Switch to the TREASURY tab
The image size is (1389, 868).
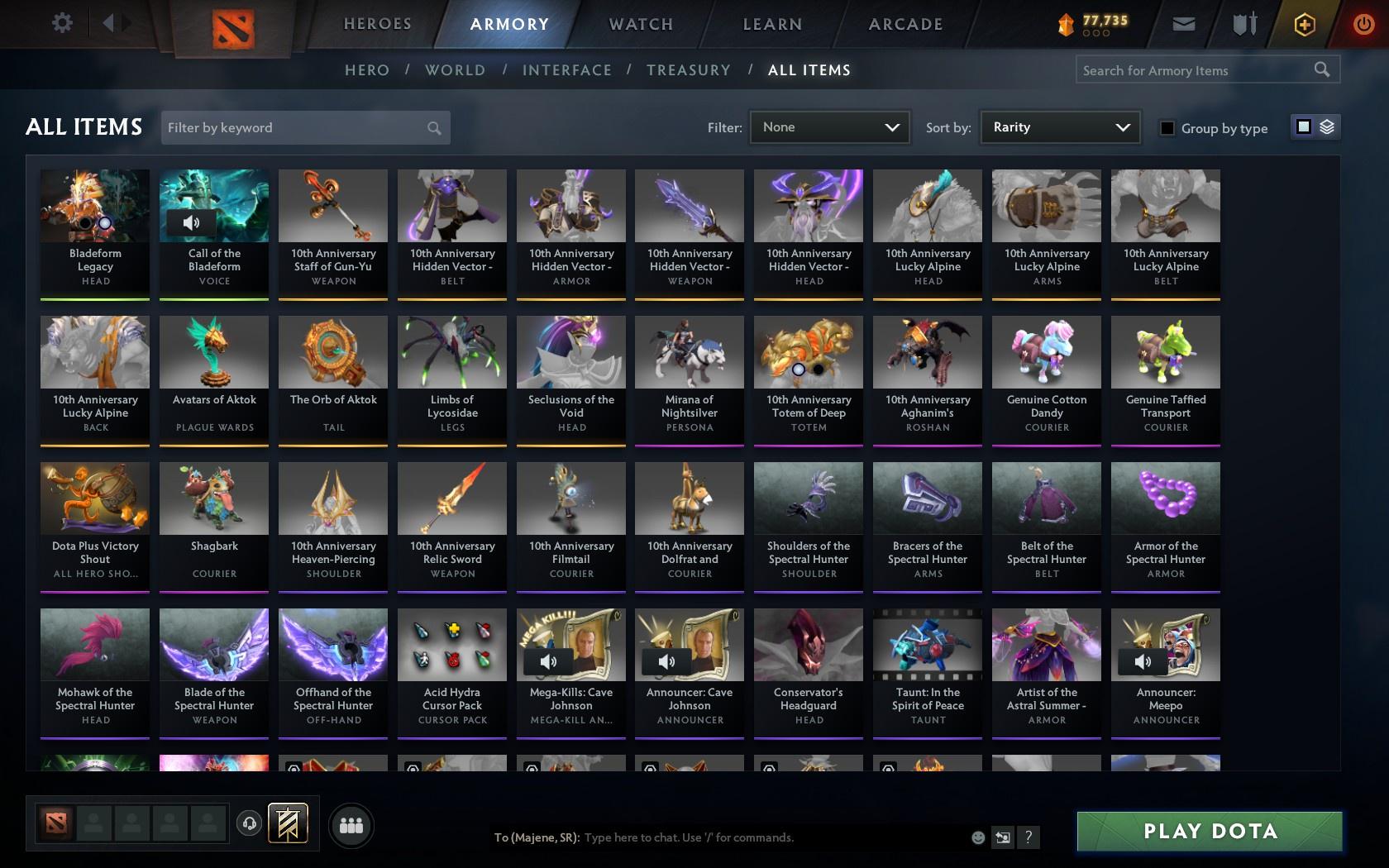coord(689,70)
